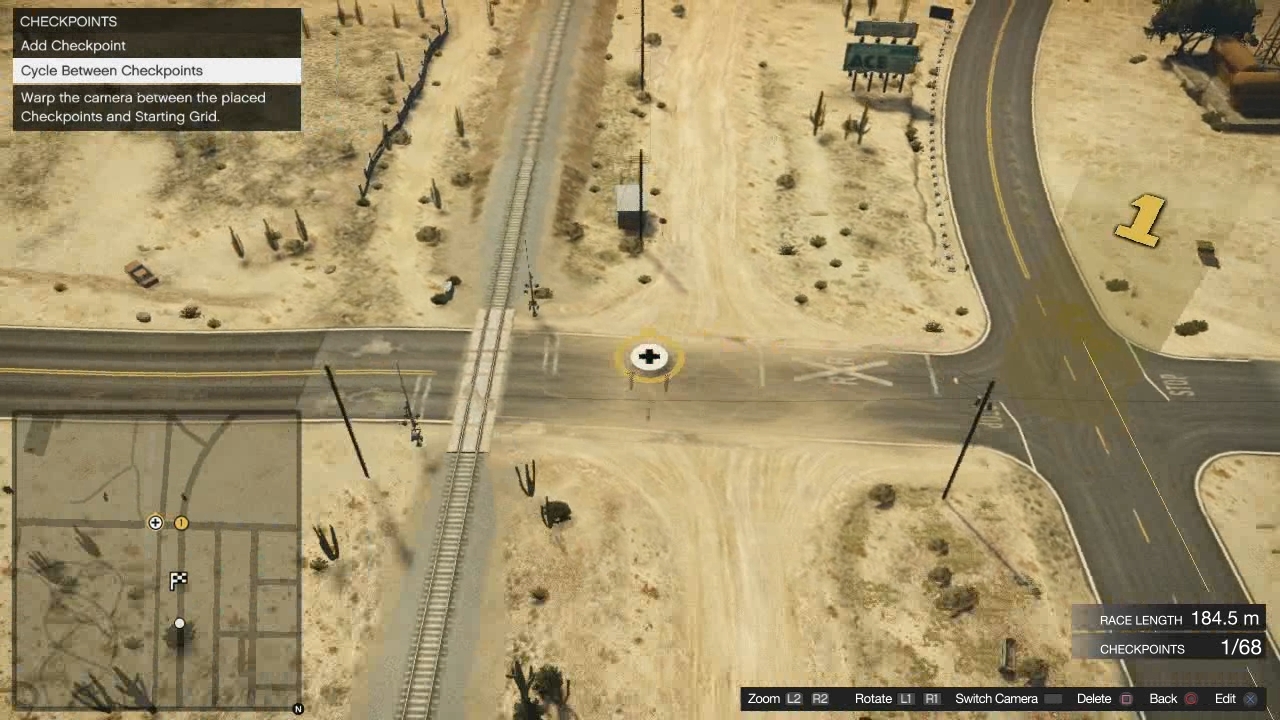The height and width of the screenshot is (720, 1280).
Task: Select the yellow checkpoint marker on minimap
Action: pos(181,523)
